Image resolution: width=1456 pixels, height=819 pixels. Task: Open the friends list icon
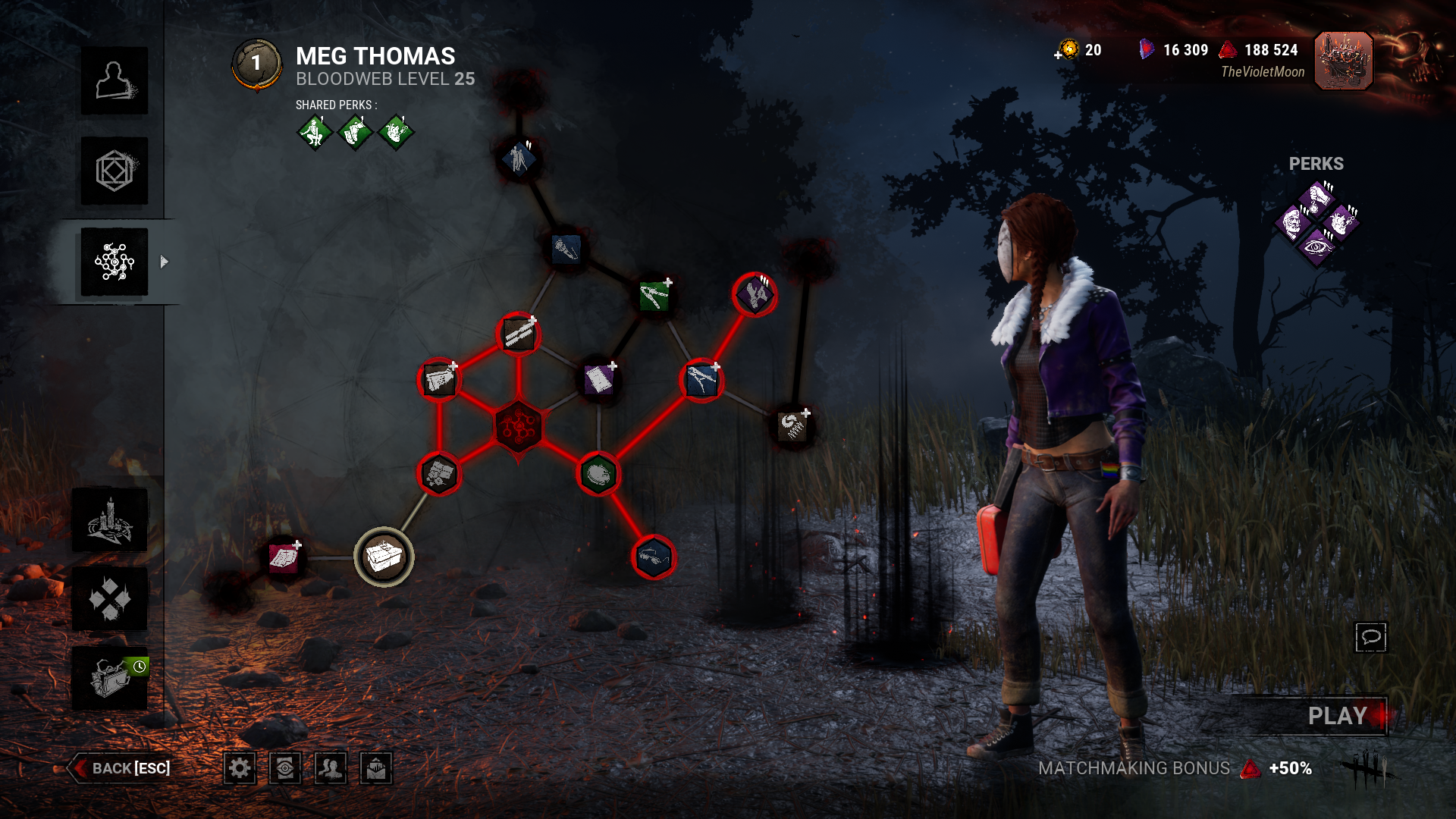331,768
